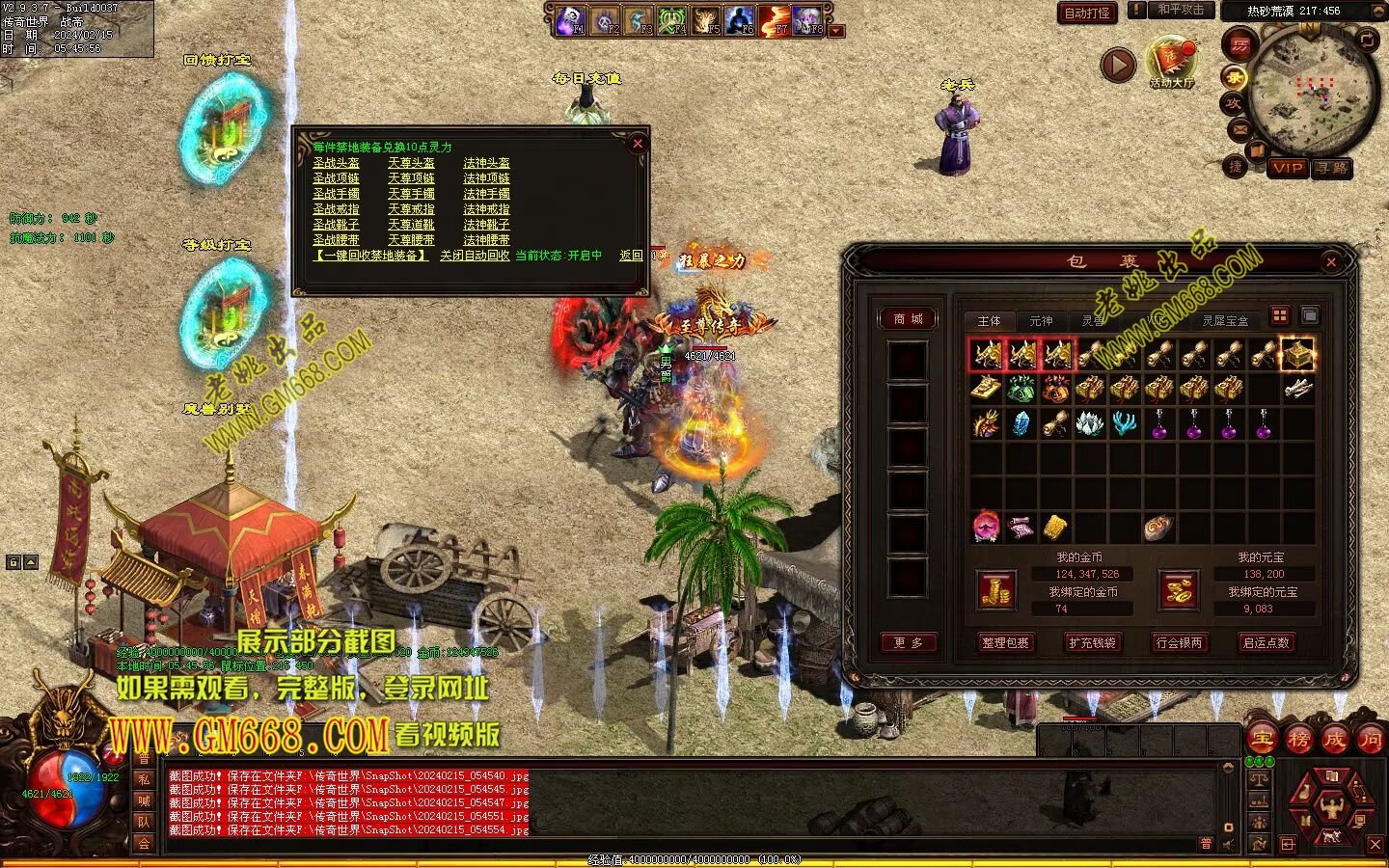The image size is (1389, 868).
Task: Turn off auto recycle via 关闭自动回收
Action: pyautogui.click(x=475, y=256)
